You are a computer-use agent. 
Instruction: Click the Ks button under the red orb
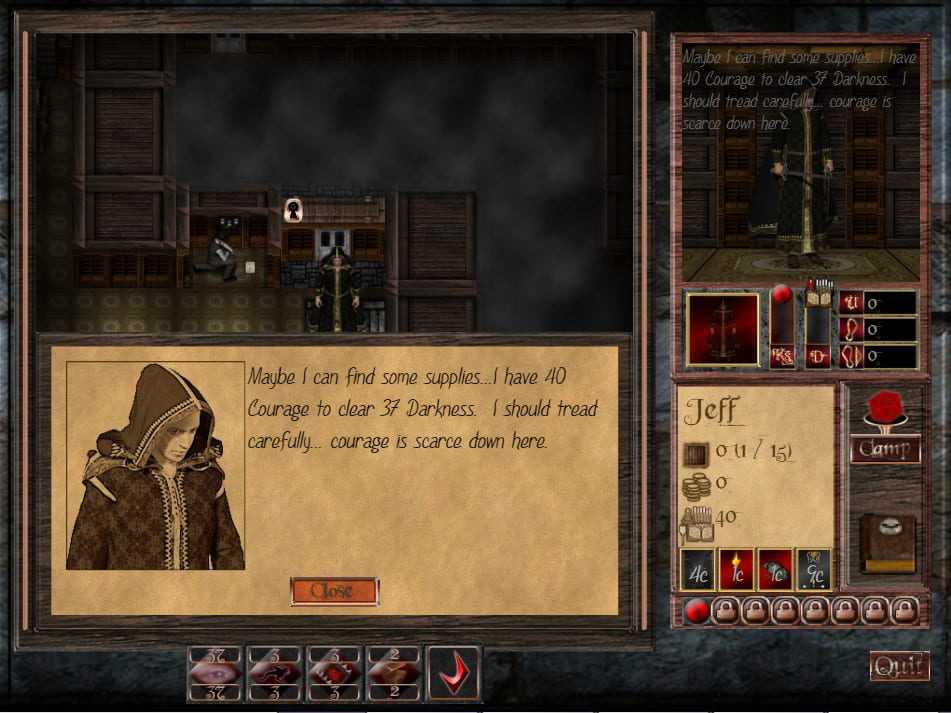click(782, 356)
